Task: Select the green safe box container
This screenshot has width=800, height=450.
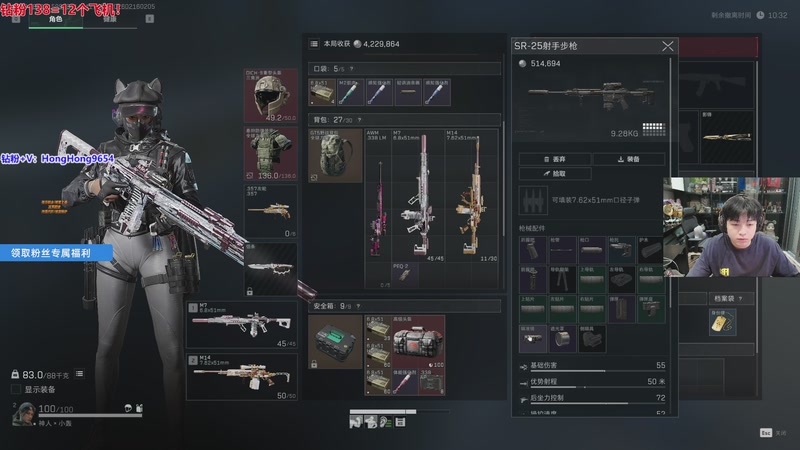Action: coord(335,342)
